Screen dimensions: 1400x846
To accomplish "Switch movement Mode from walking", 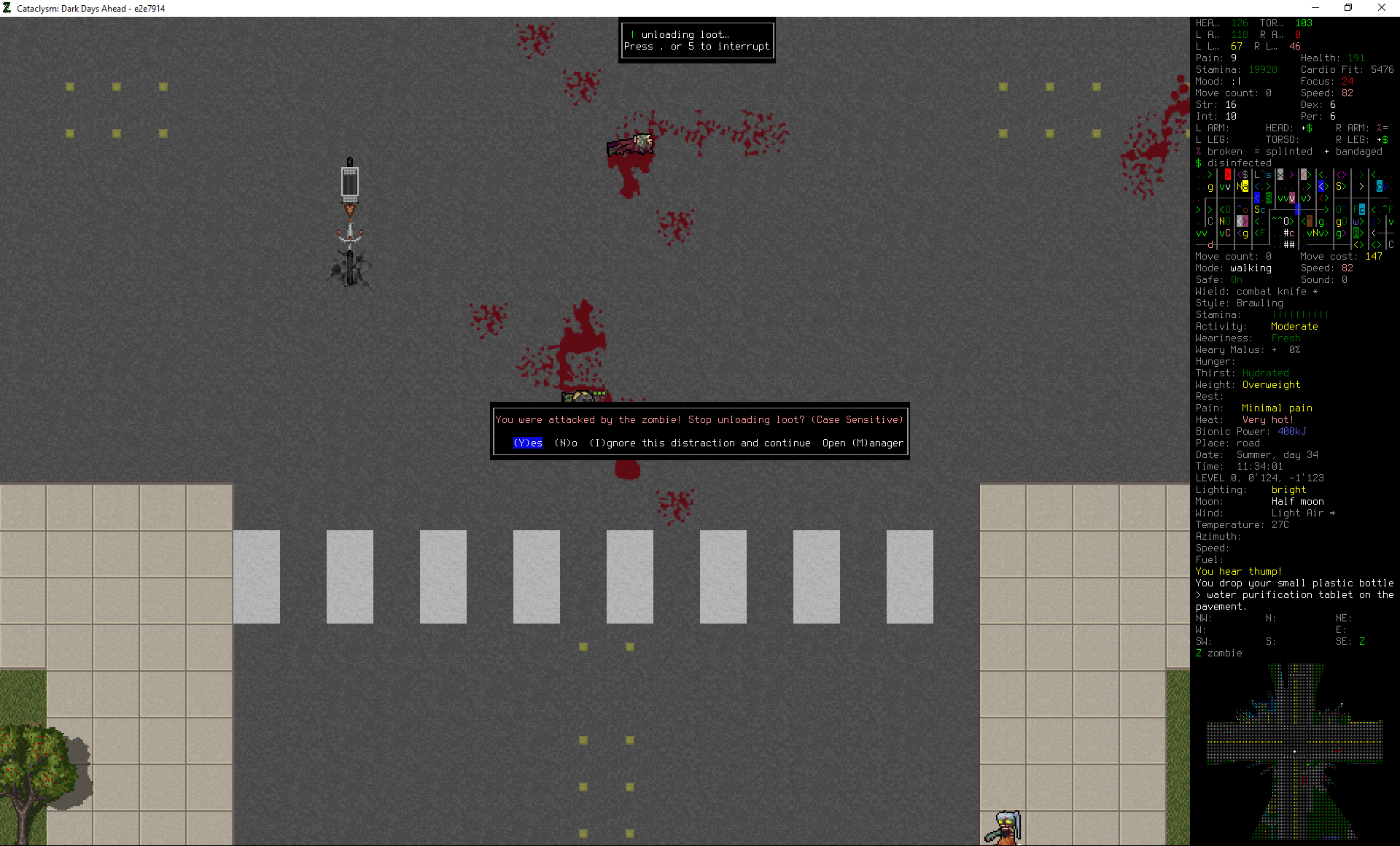I will tap(1251, 268).
